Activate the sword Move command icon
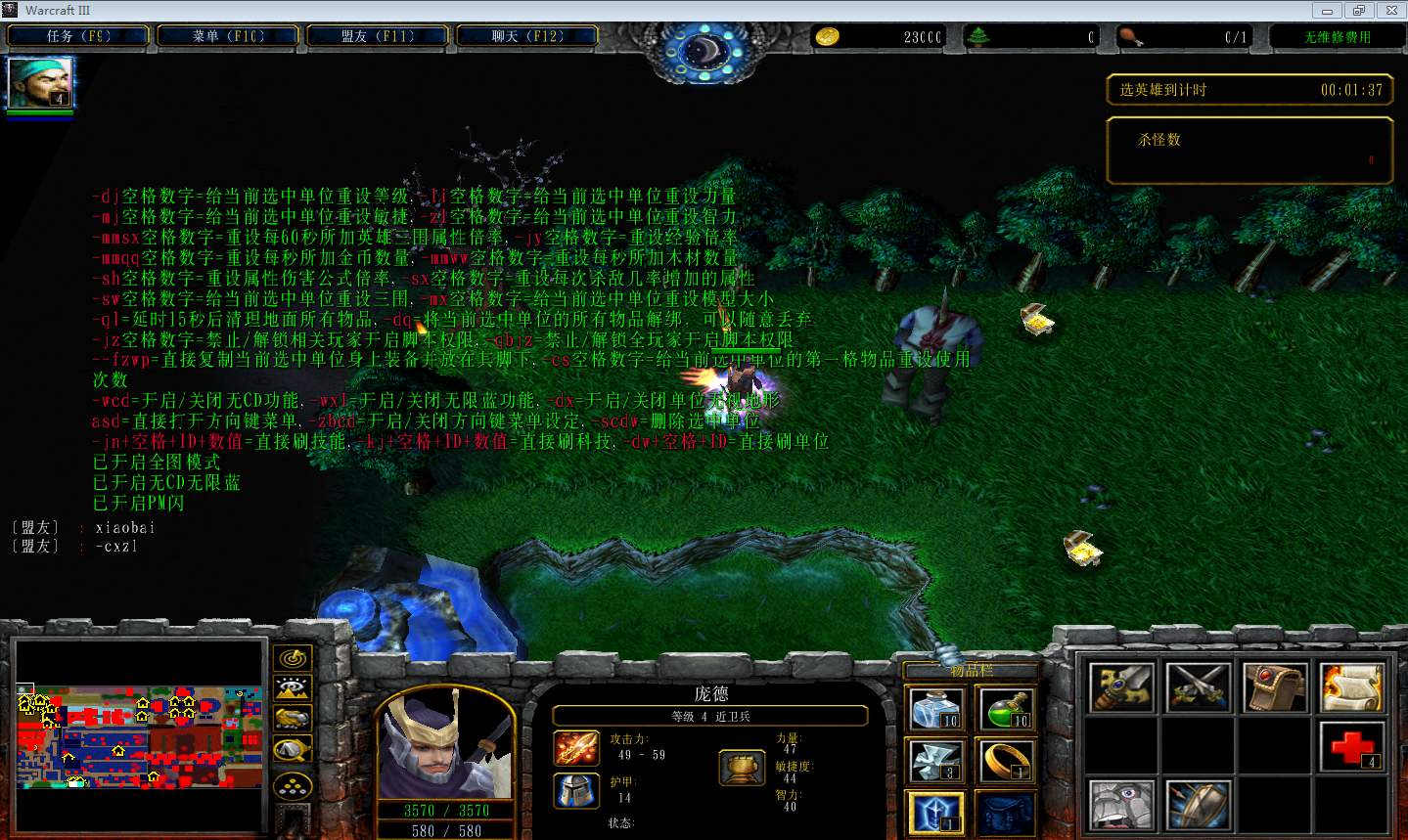 pos(1122,686)
